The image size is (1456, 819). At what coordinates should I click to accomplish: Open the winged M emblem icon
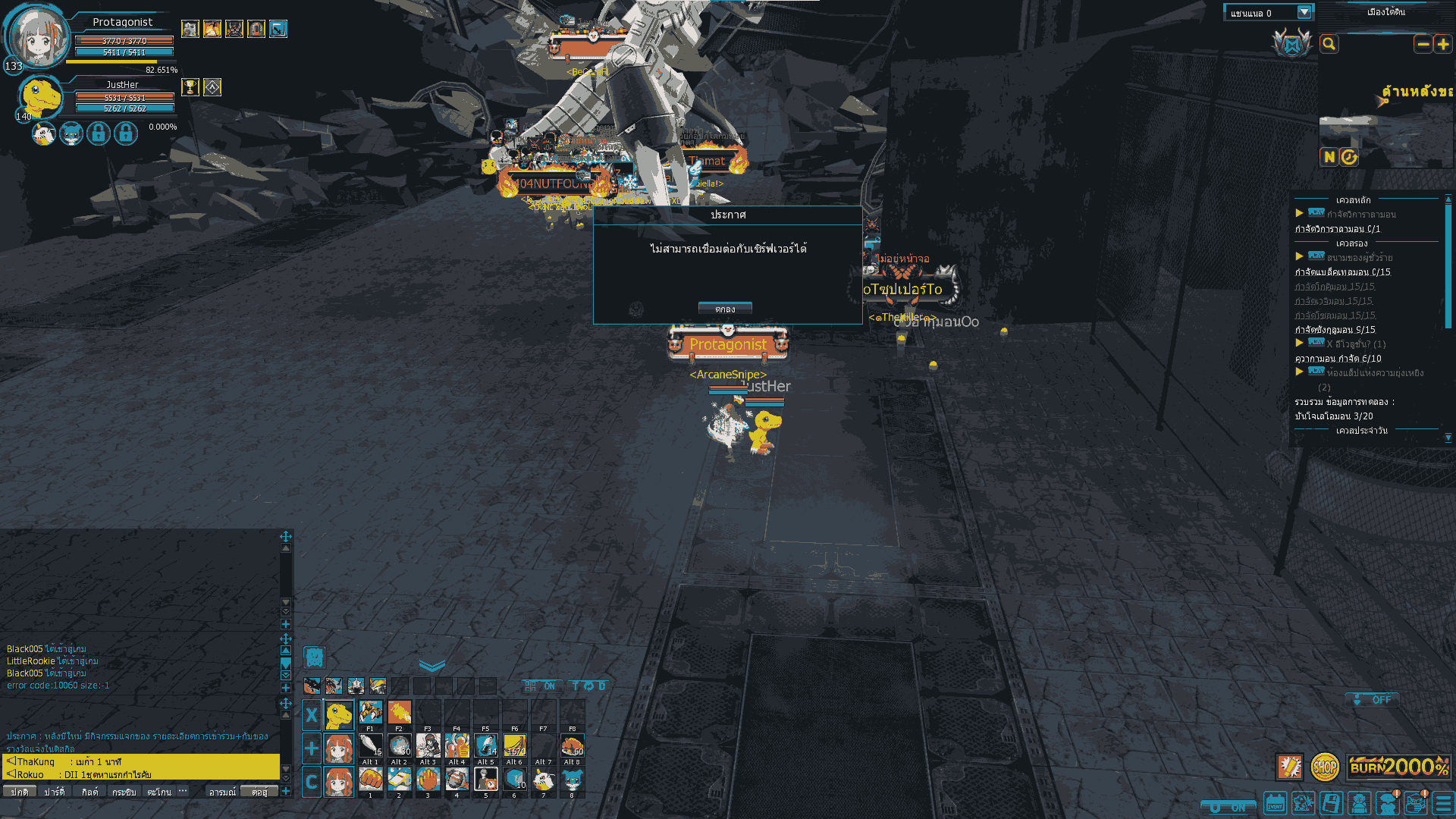tap(1292, 44)
